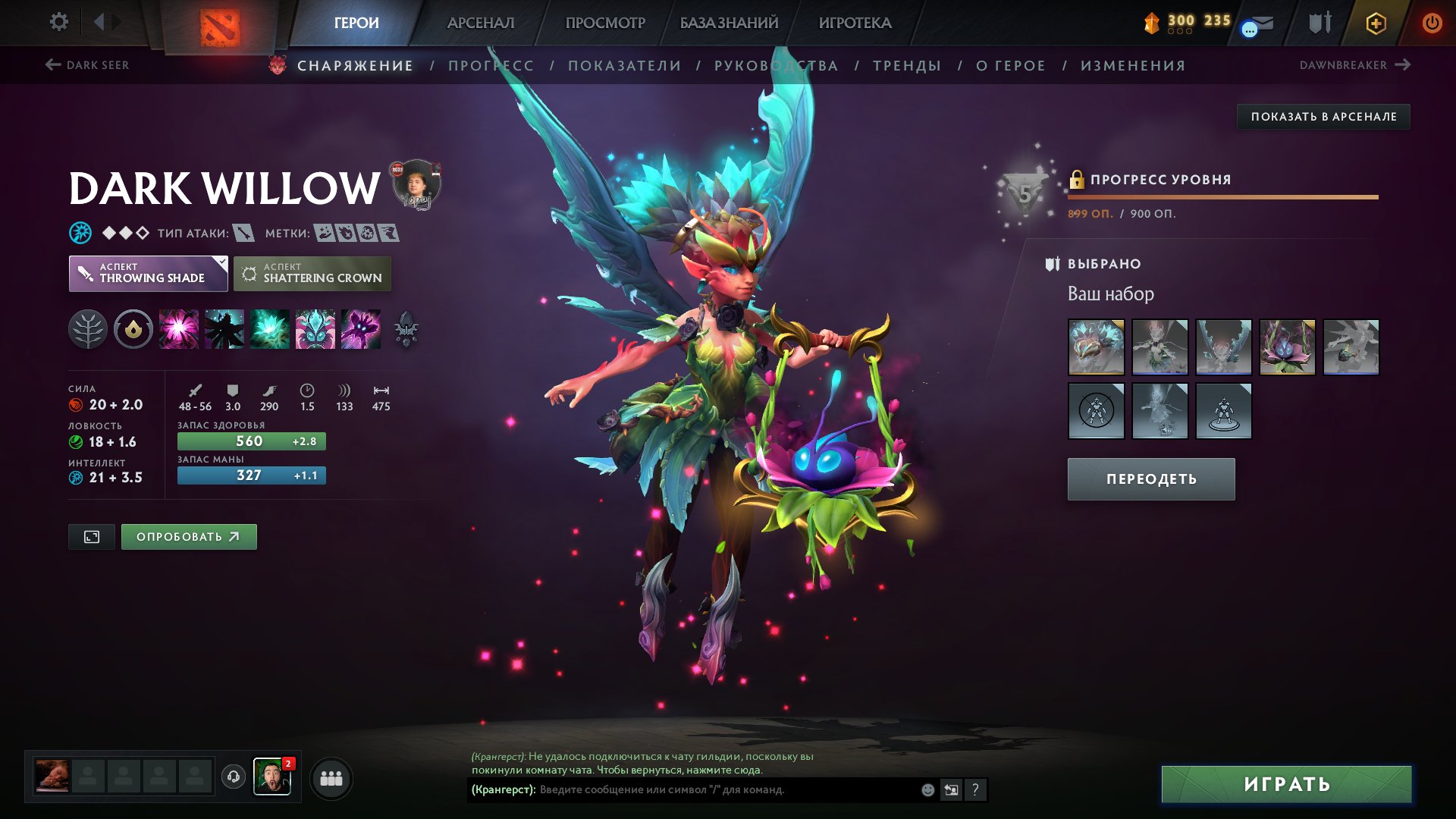Open the full-screen expand icon near Опробовать

point(91,536)
